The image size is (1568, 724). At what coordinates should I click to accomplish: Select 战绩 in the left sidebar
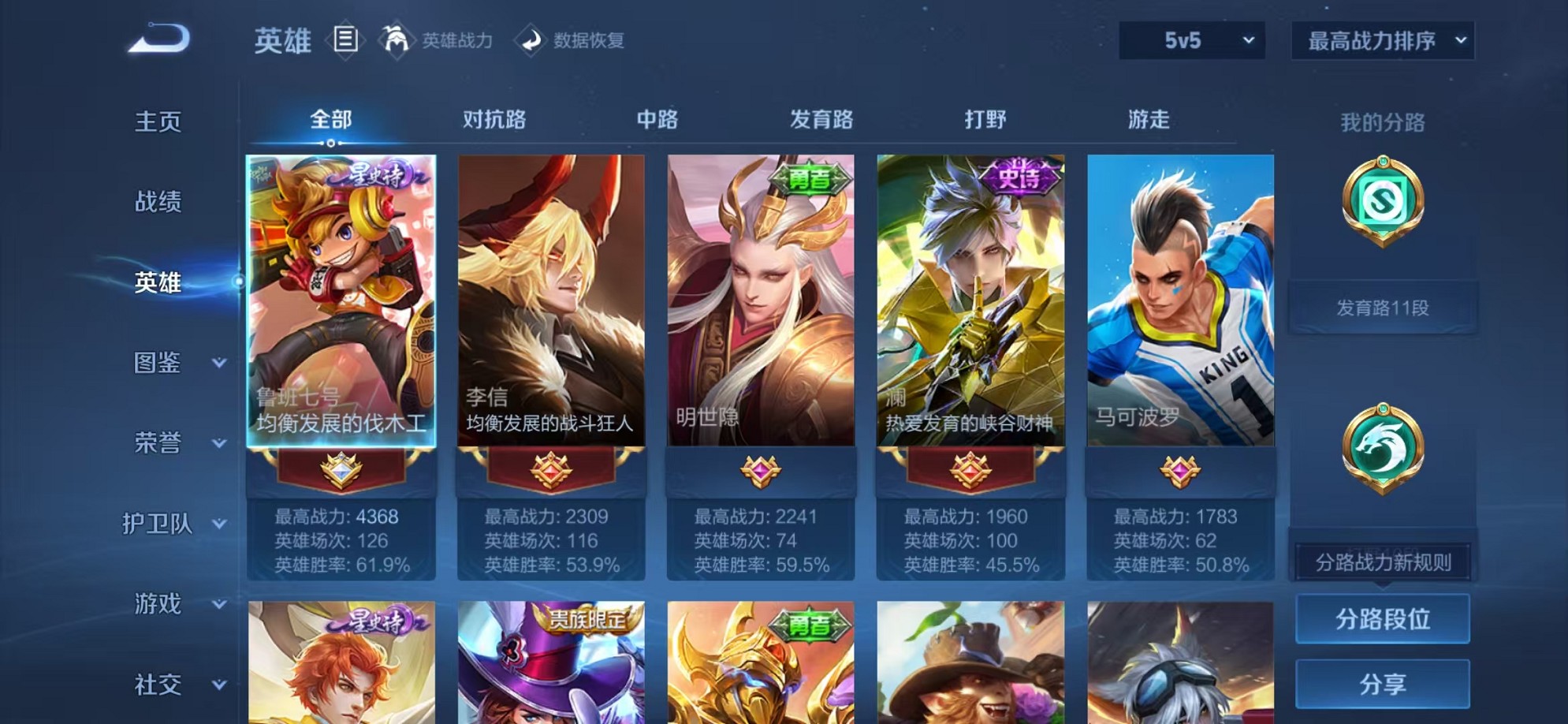pos(158,203)
